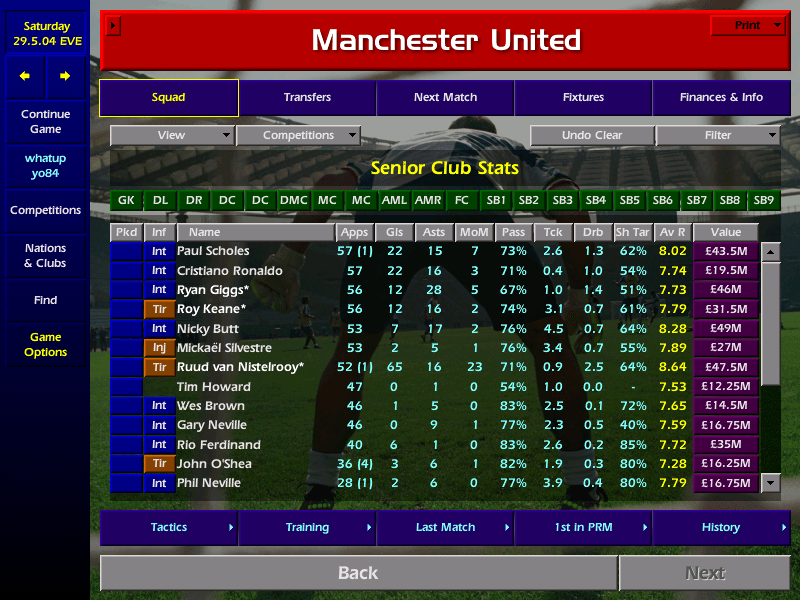Click the Print button
Viewport: 800px width, 600px height.
747,25
